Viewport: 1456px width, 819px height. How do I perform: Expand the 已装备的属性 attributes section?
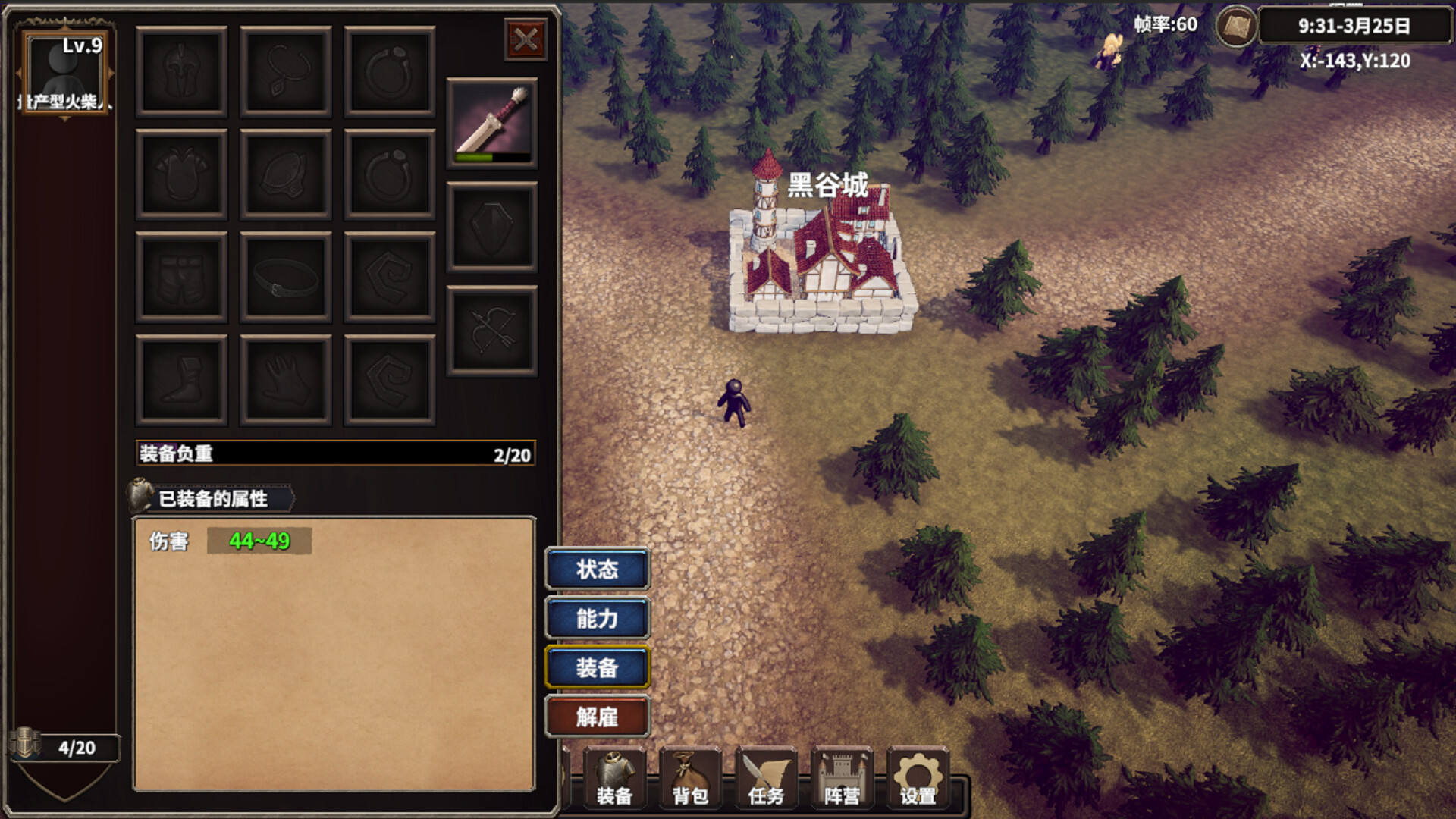pos(215,499)
